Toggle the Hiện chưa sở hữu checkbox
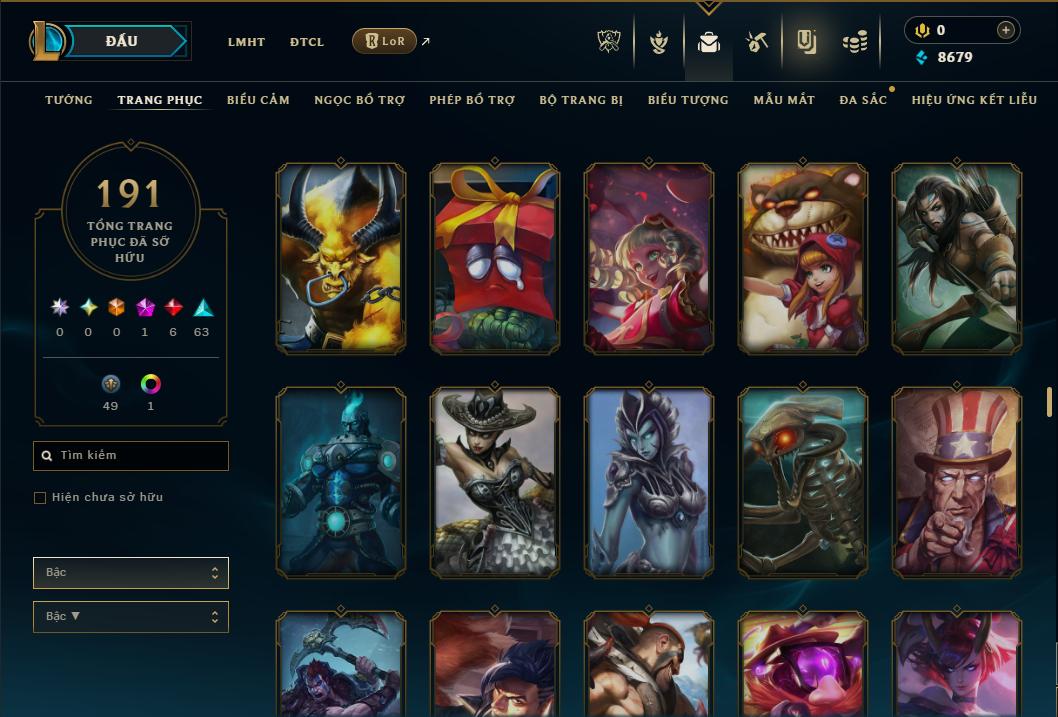 [x=40, y=498]
